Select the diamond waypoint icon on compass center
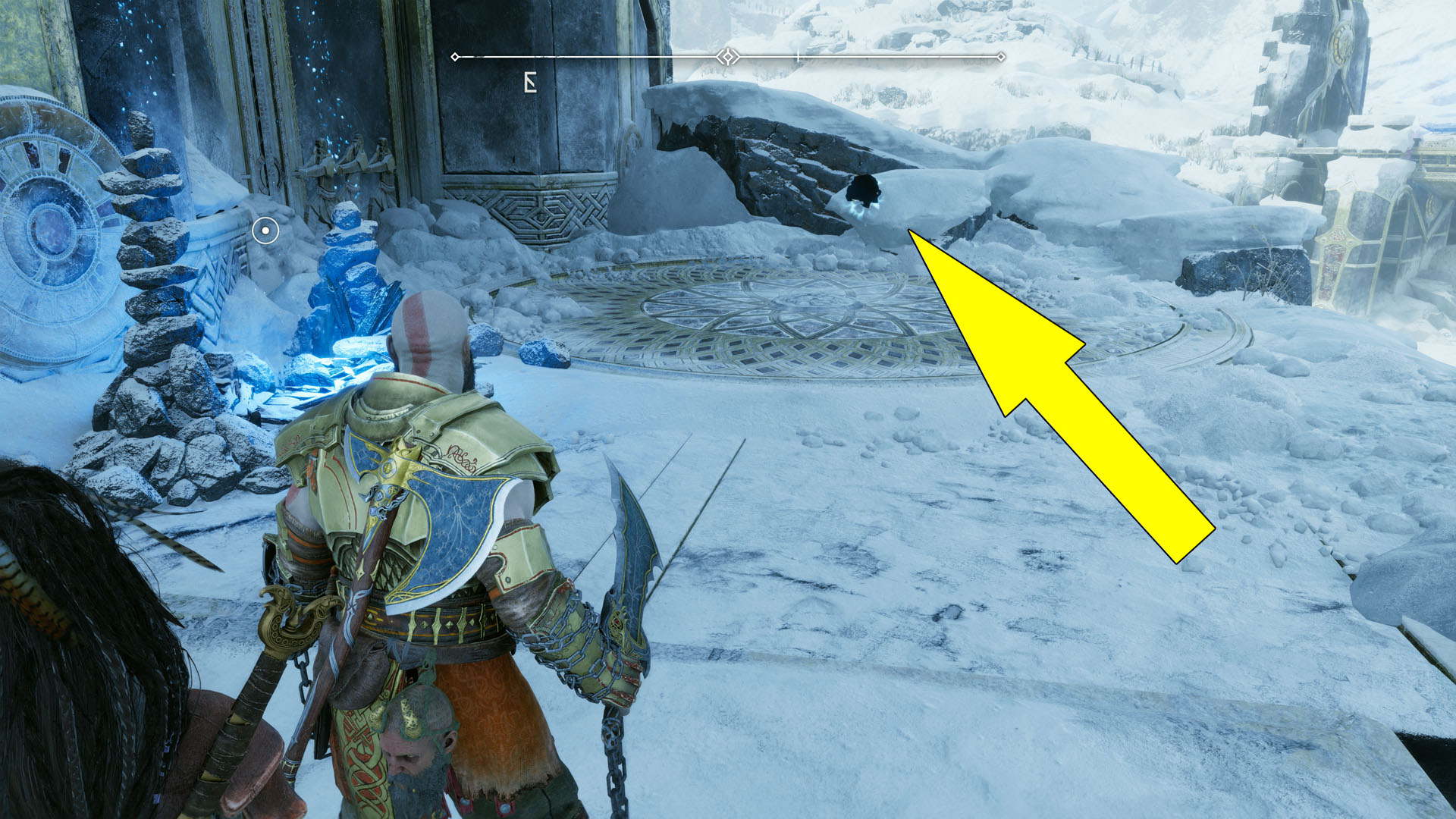1456x819 pixels. [726, 55]
